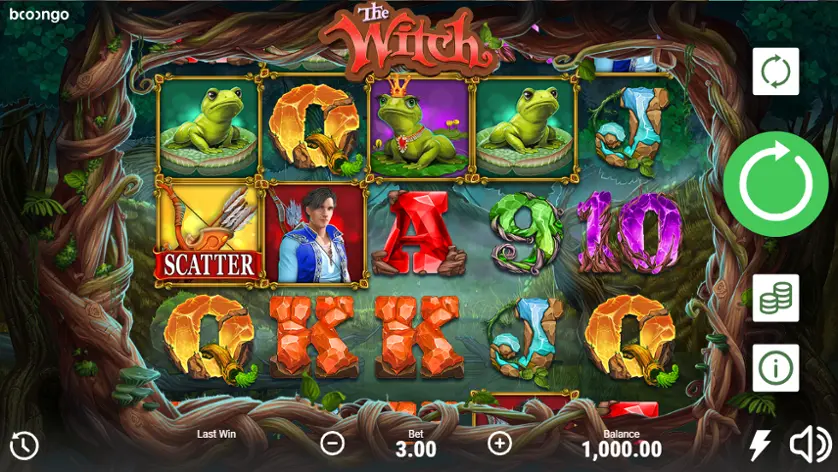Decrease the bet with the minus button
Image resolution: width=838 pixels, height=472 pixels.
(x=333, y=443)
